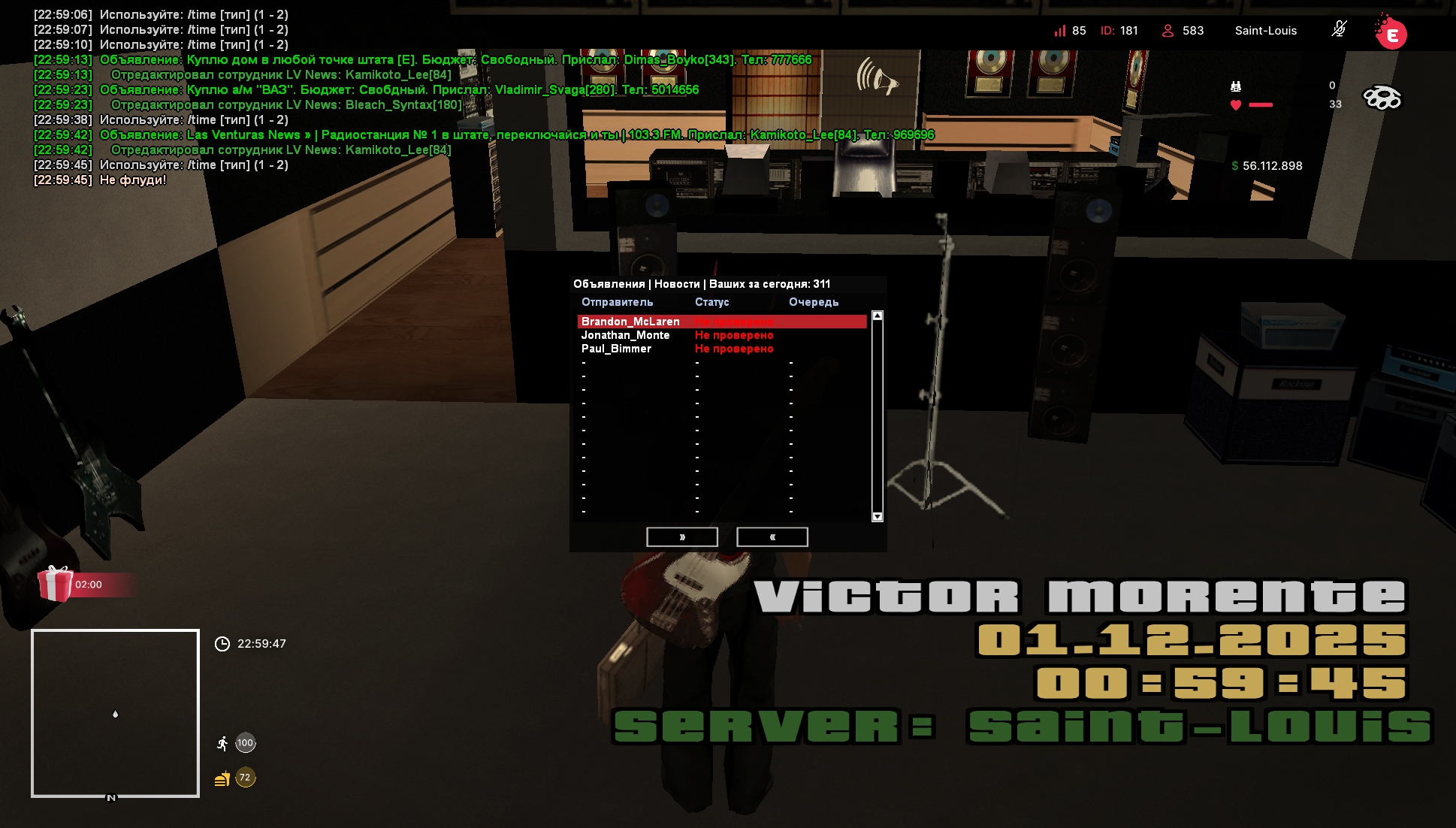Select Brandon_McLaren's announcement row
The height and width of the screenshot is (828, 1456).
point(721,322)
